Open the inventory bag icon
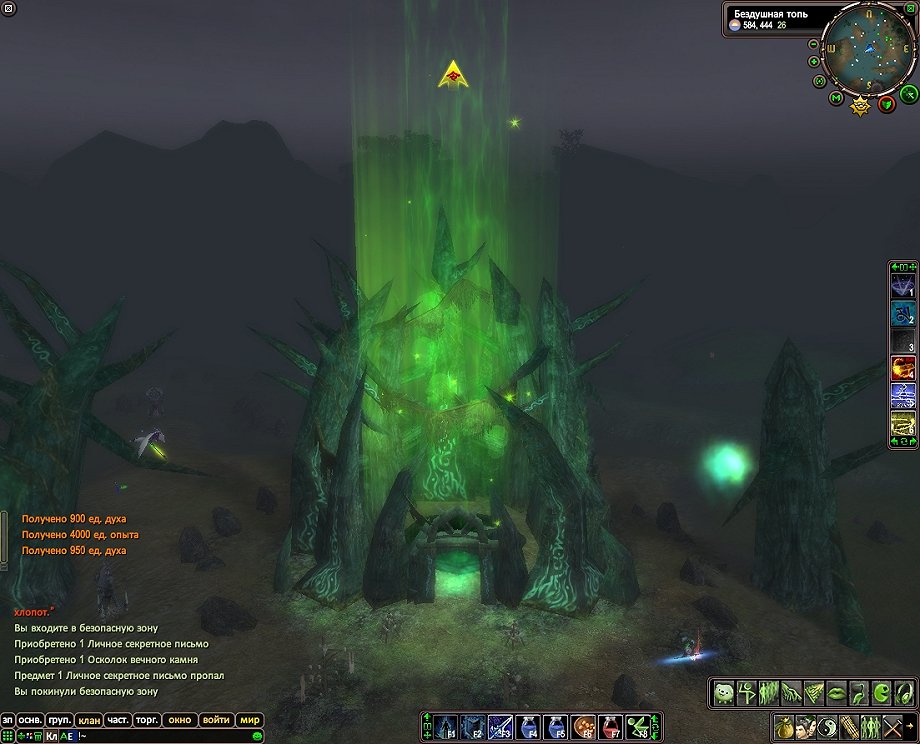Image resolution: width=920 pixels, height=744 pixels. (x=786, y=727)
